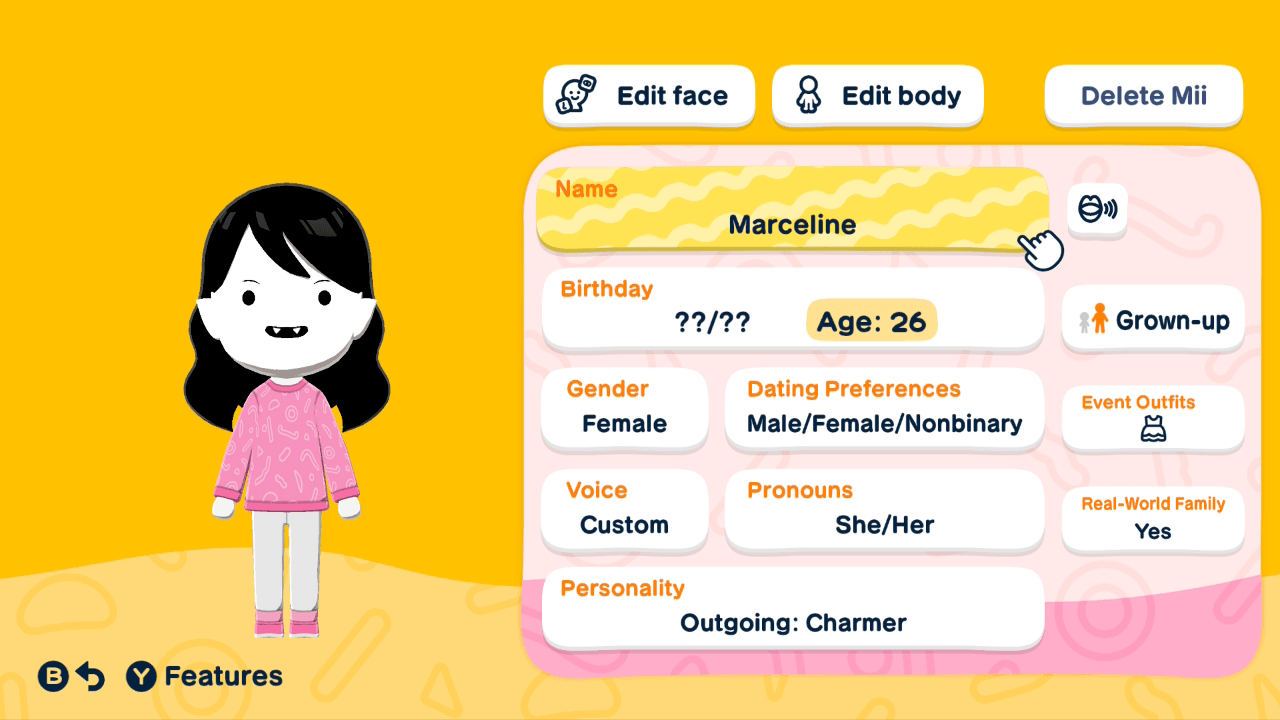
Task: Switch the Gender field from Female
Action: coord(624,410)
